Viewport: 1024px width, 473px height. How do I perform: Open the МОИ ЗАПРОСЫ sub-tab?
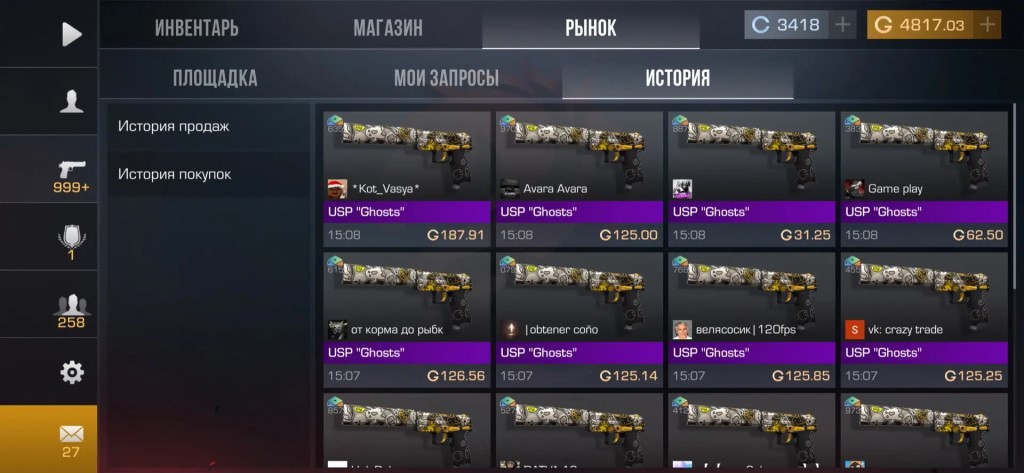[x=446, y=78]
